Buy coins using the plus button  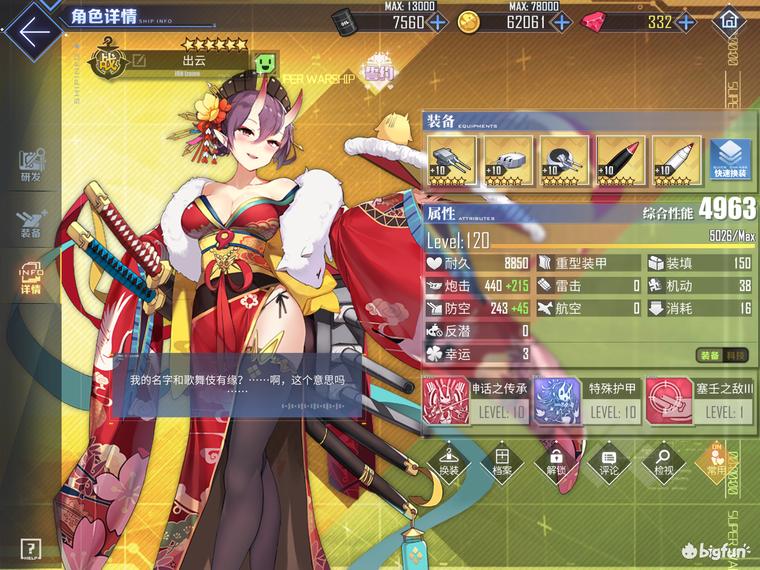(563, 22)
